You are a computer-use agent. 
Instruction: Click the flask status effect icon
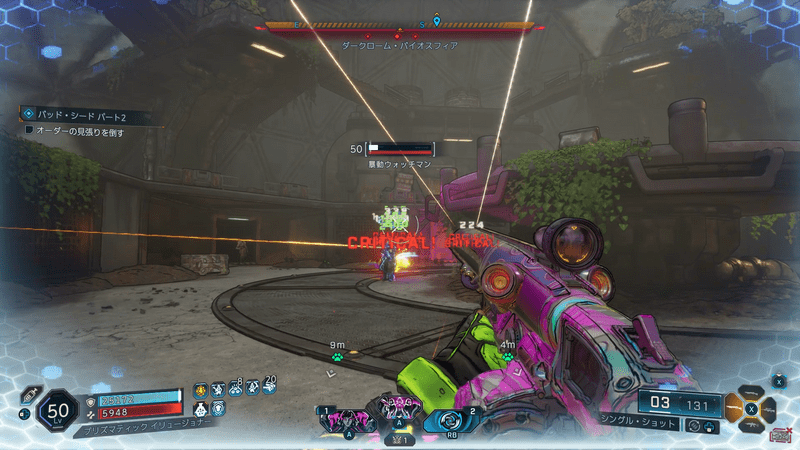click(200, 409)
